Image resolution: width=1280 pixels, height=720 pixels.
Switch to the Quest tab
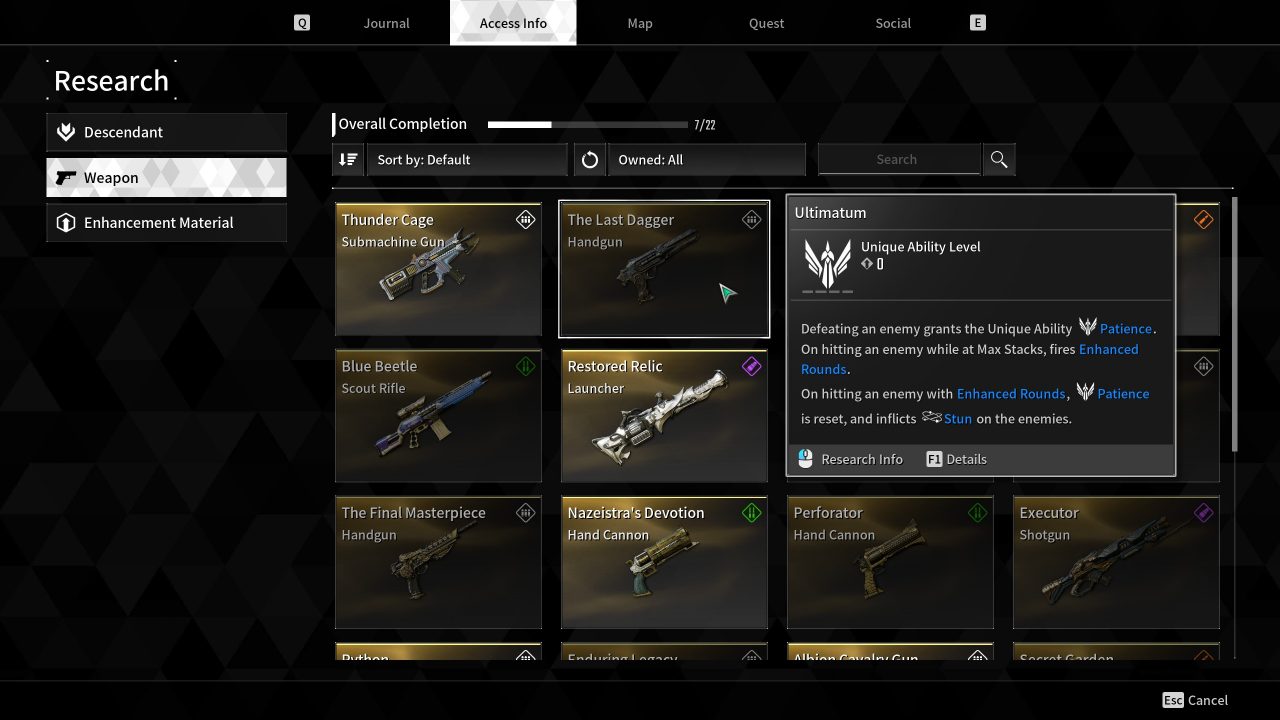pyautogui.click(x=766, y=22)
